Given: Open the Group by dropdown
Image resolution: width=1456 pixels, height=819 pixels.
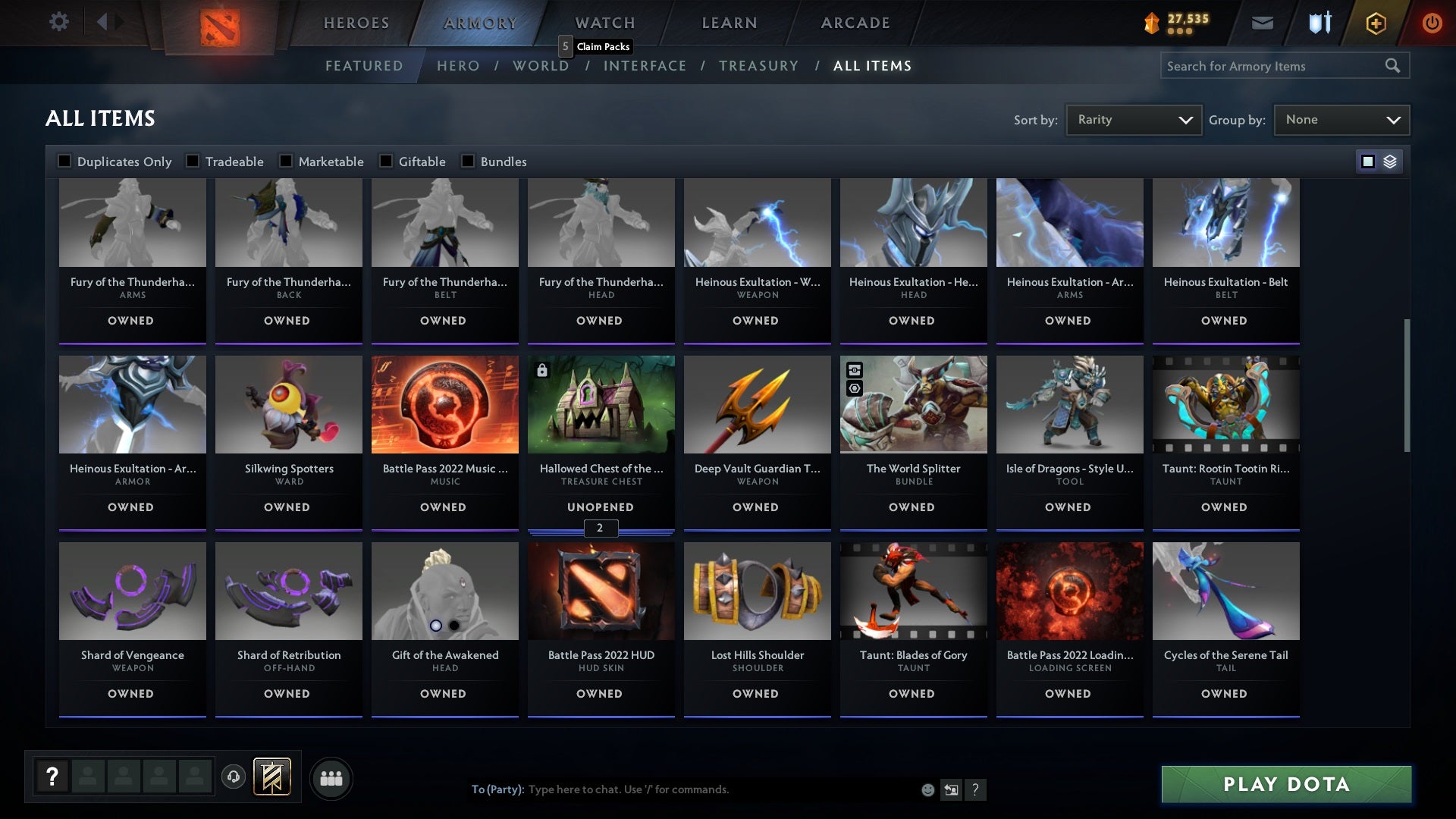Looking at the screenshot, I should 1341,119.
